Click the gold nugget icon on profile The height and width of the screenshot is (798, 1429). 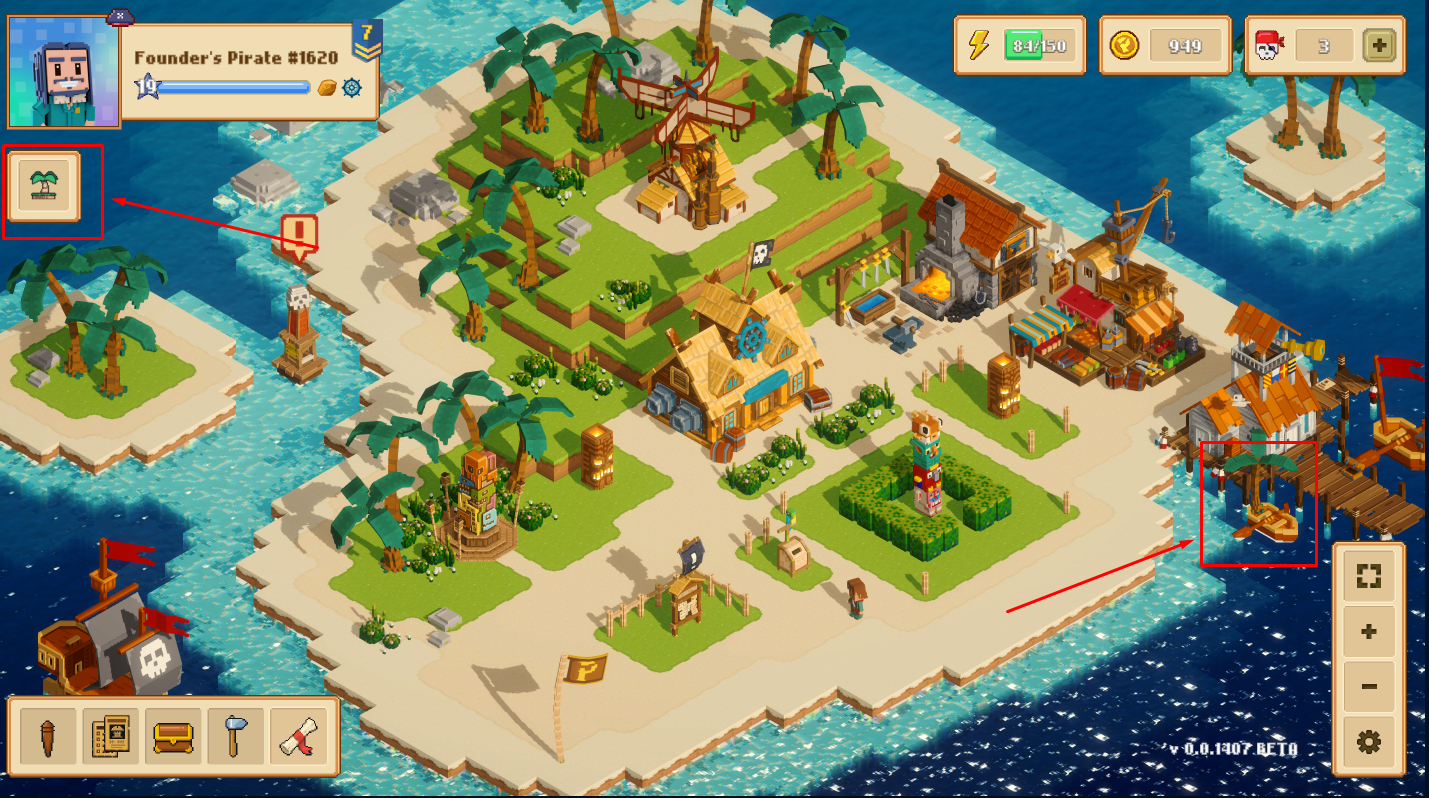(327, 88)
